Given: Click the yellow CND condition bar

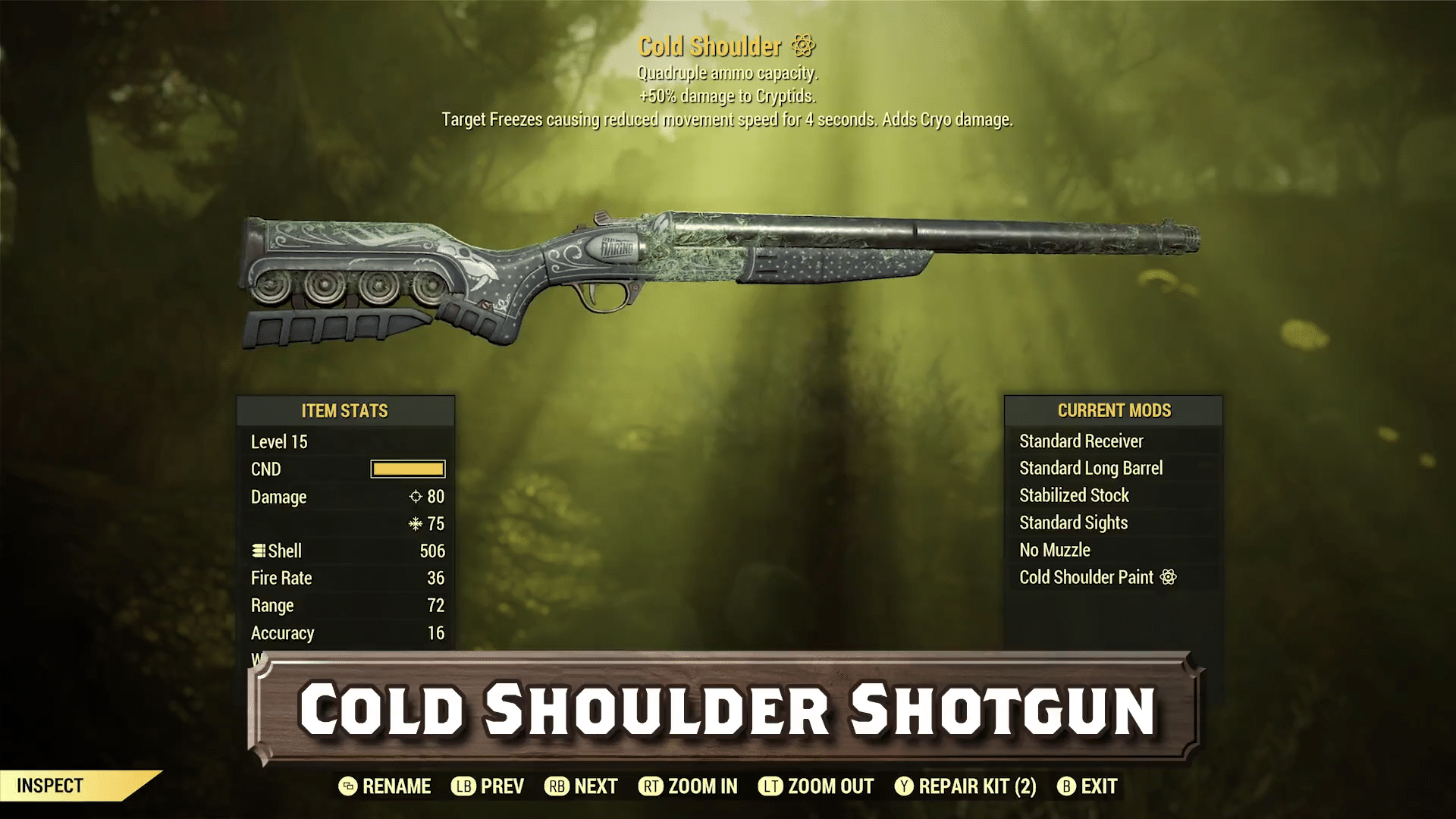Looking at the screenshot, I should [407, 469].
